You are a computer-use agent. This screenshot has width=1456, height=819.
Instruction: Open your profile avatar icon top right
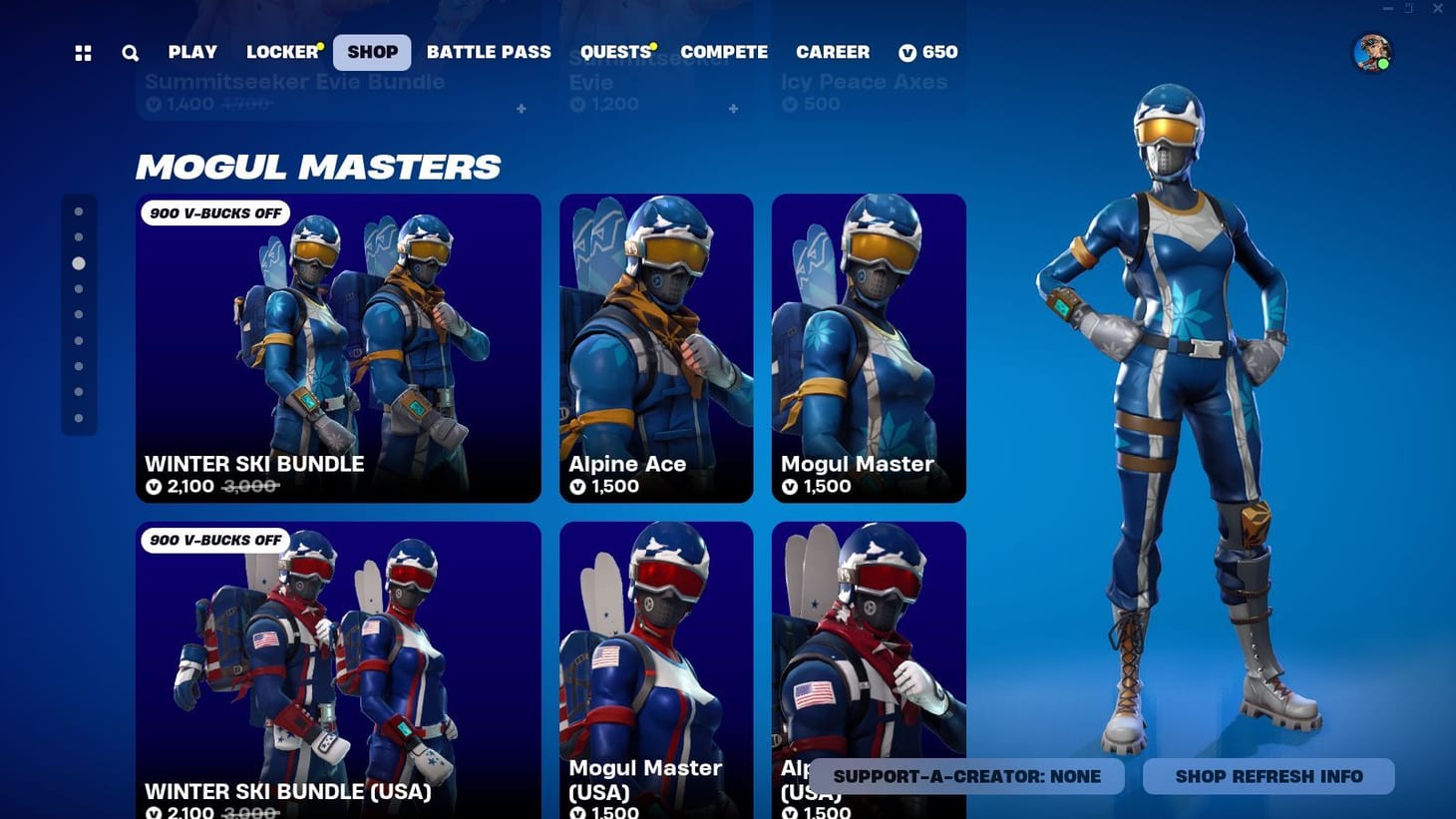pyautogui.click(x=1374, y=52)
